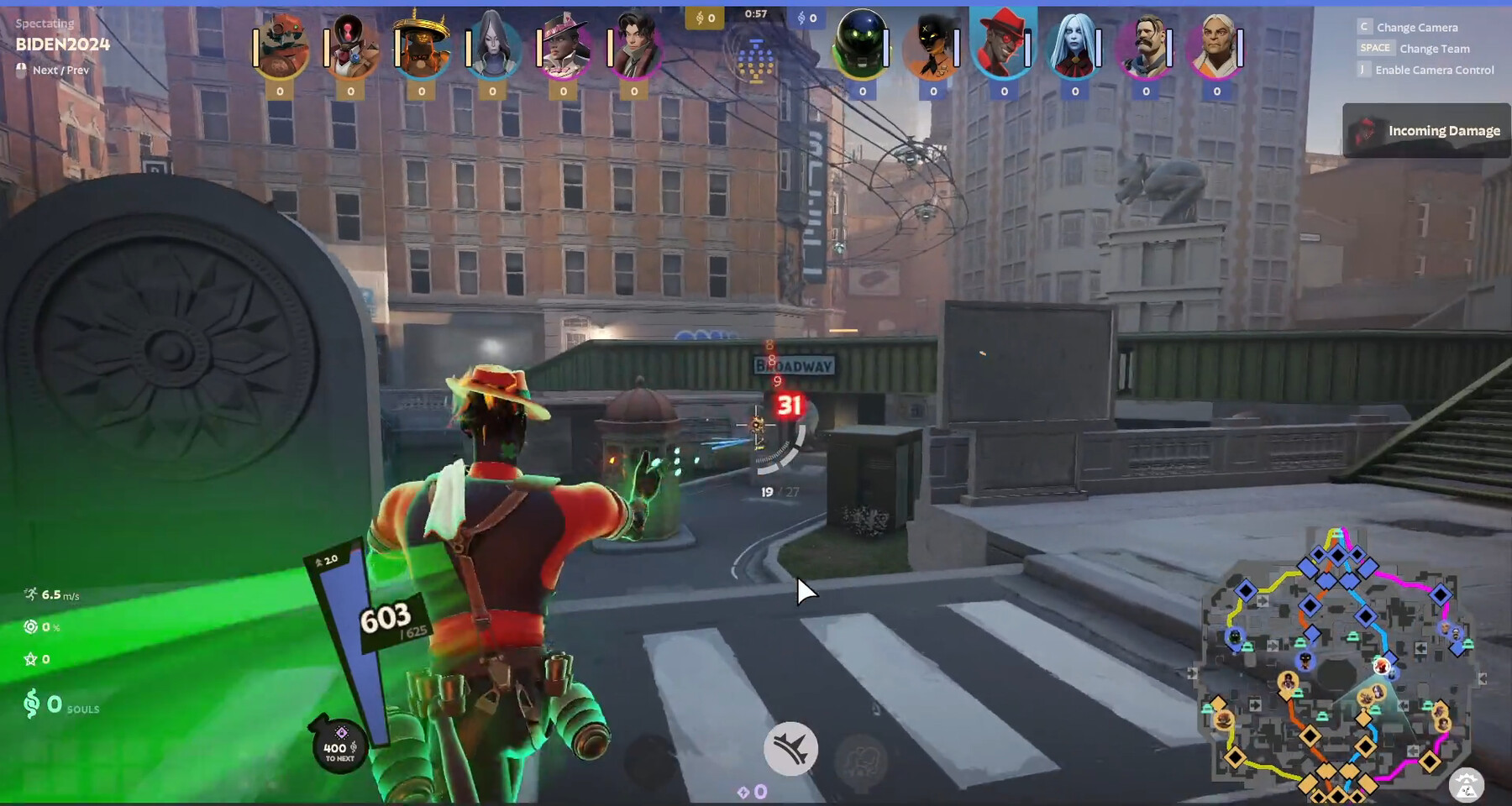The width and height of the screenshot is (1512, 806).
Task: Click the minimap in the corner
Action: 1336,663
